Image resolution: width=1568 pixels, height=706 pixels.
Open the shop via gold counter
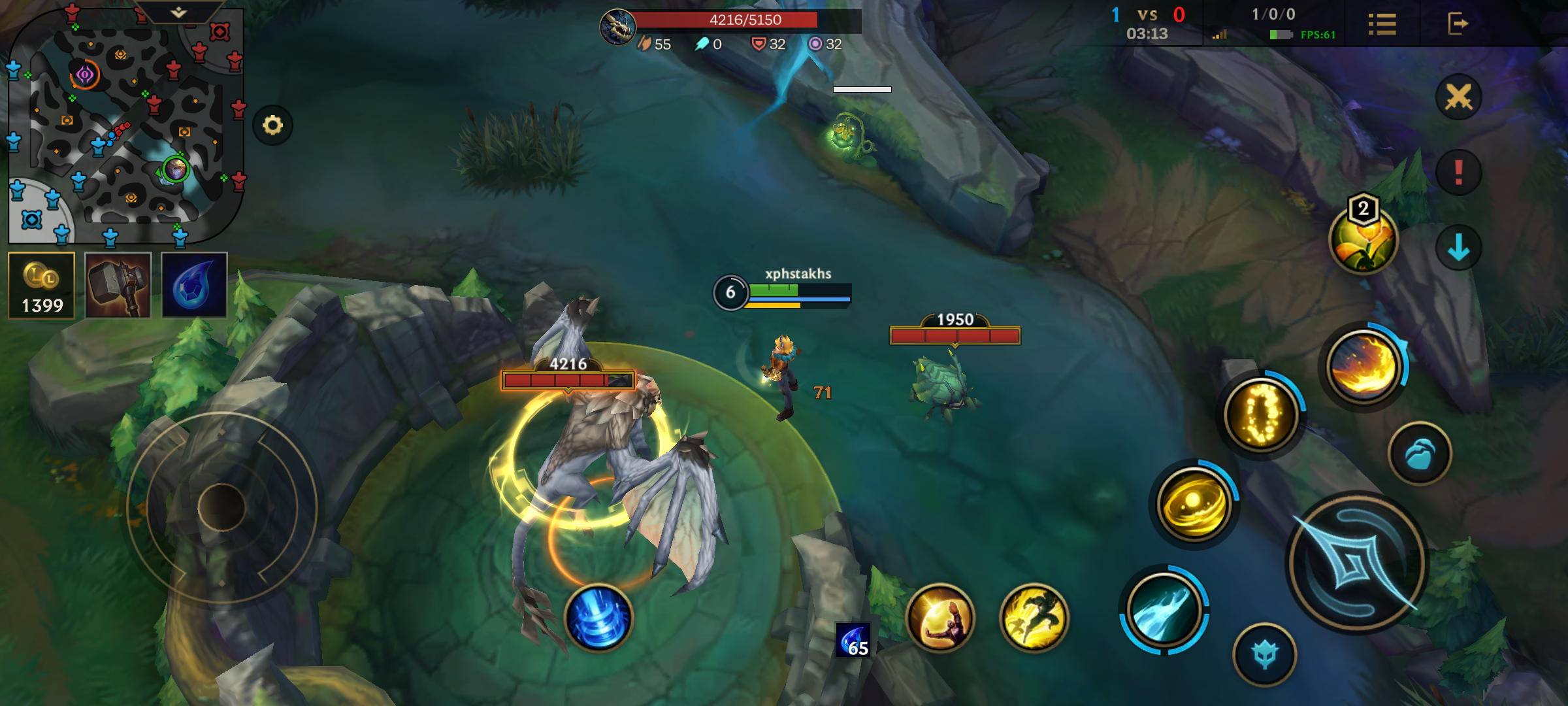click(x=42, y=286)
